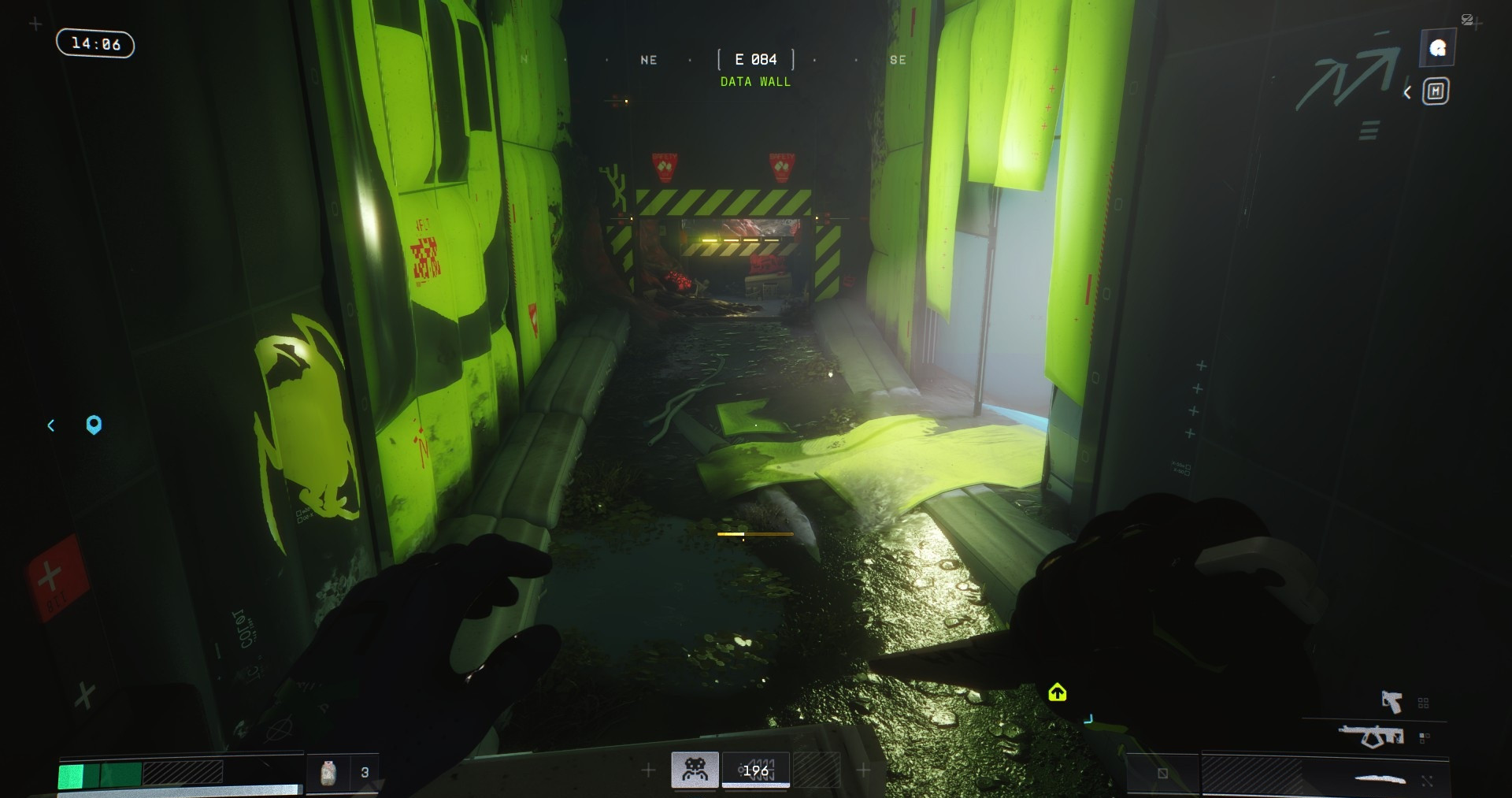Open the M map icon

click(x=1435, y=92)
